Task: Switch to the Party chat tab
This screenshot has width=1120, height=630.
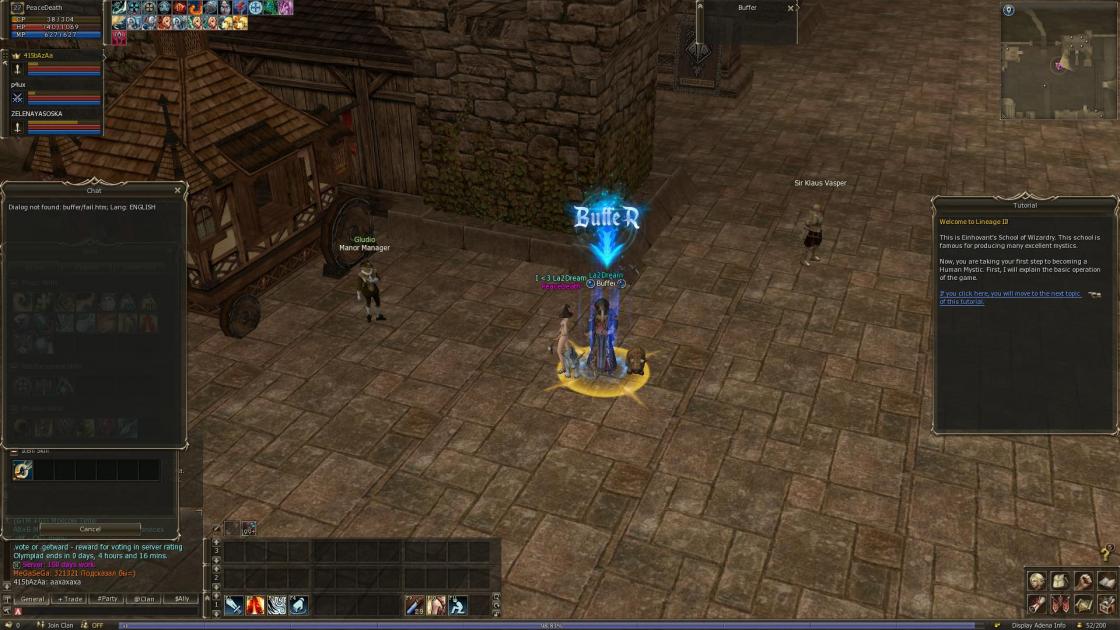Action: click(107, 599)
